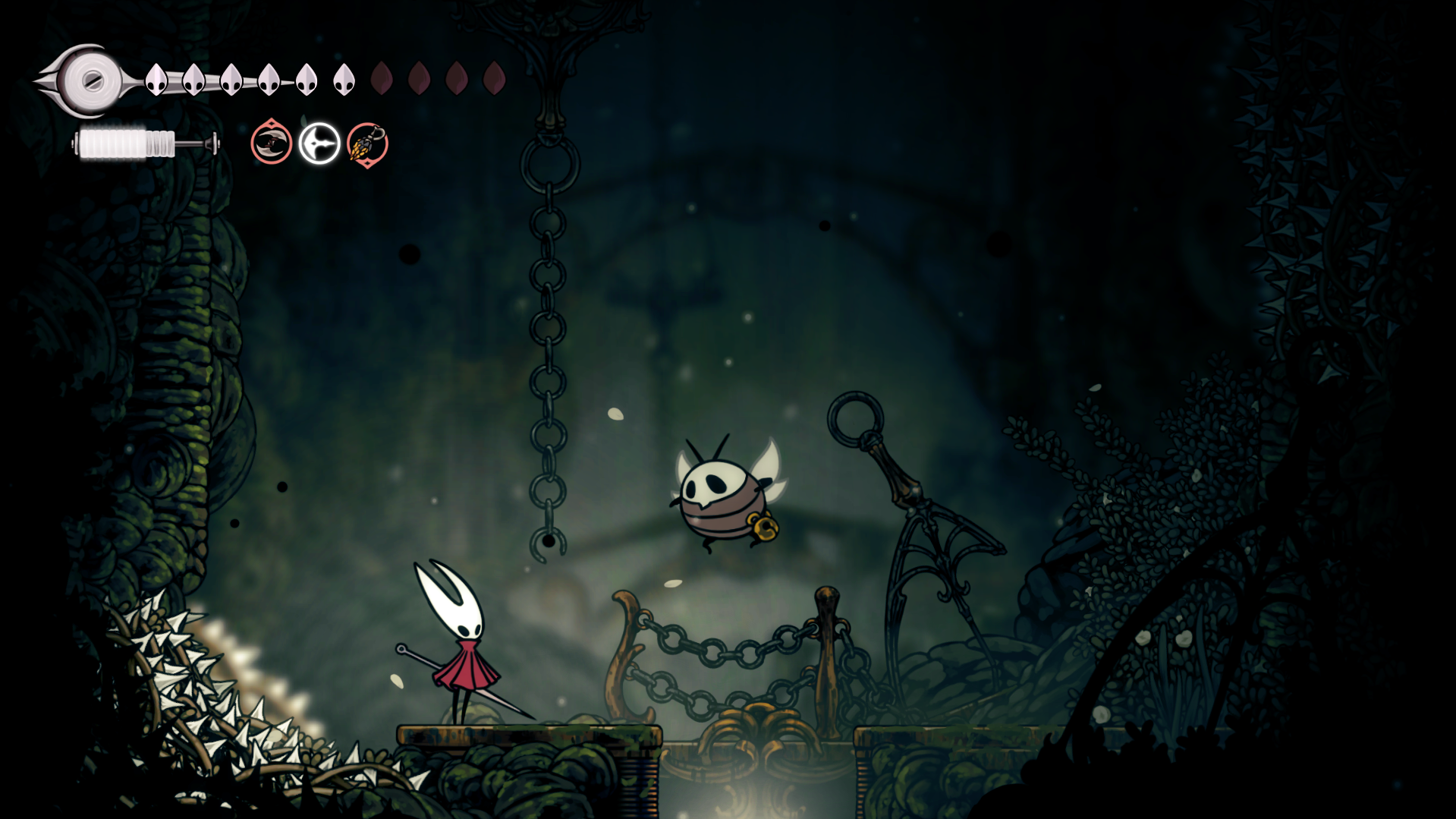Use the golden-scaled hooked tool icon

pos(367,143)
